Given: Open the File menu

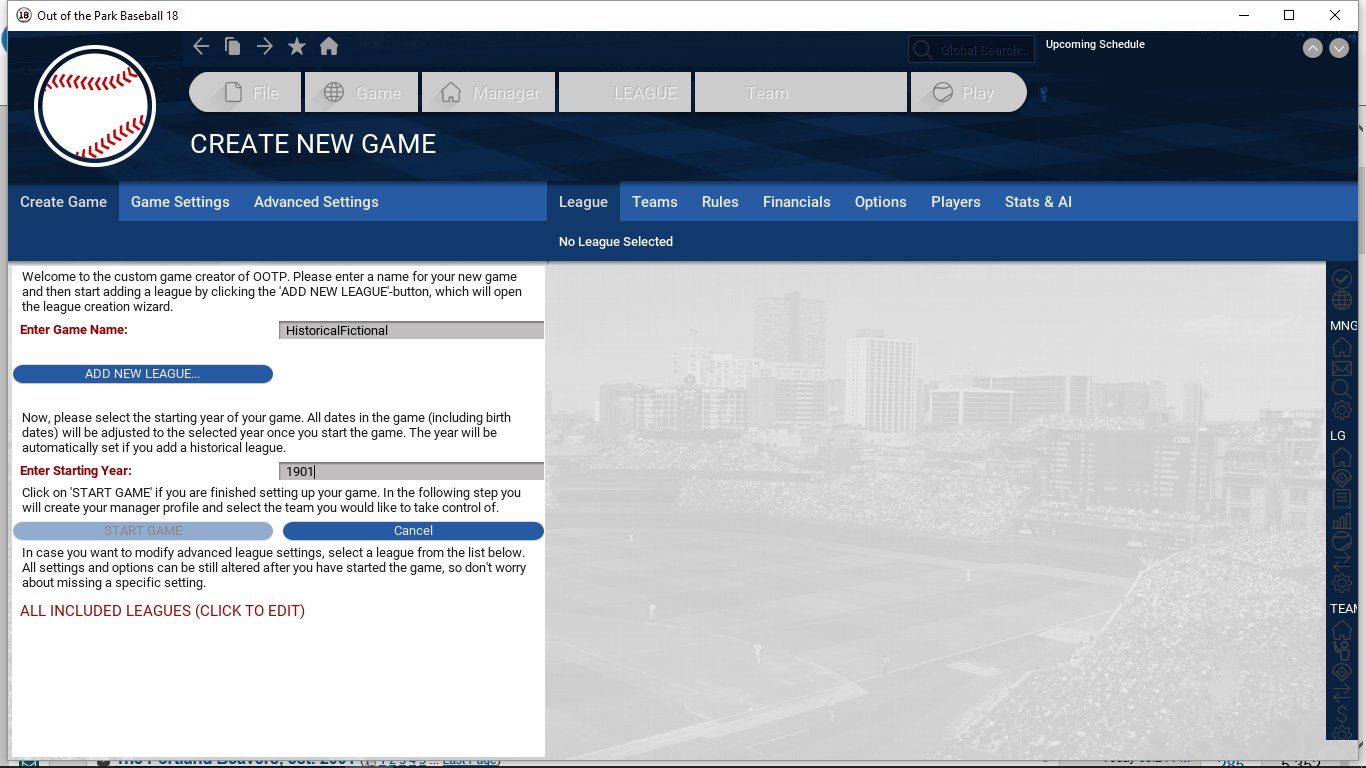Looking at the screenshot, I should (x=246, y=93).
